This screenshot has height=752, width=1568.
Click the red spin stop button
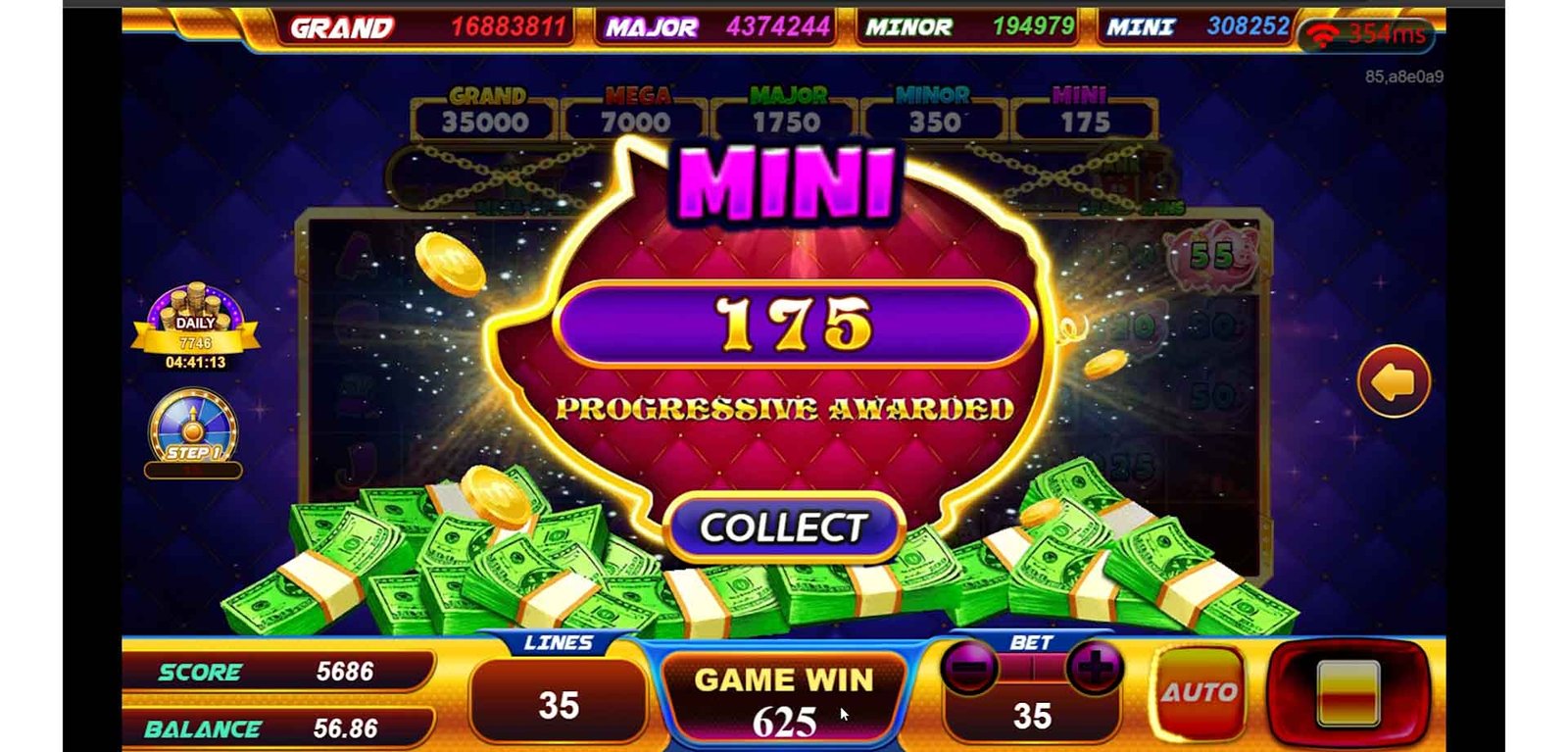point(1348,691)
